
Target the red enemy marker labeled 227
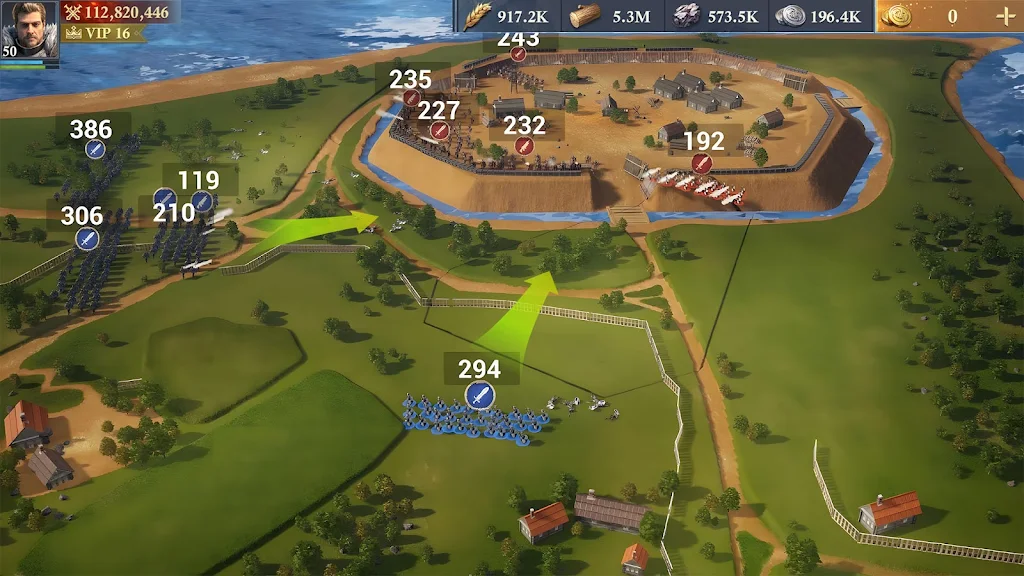(438, 131)
